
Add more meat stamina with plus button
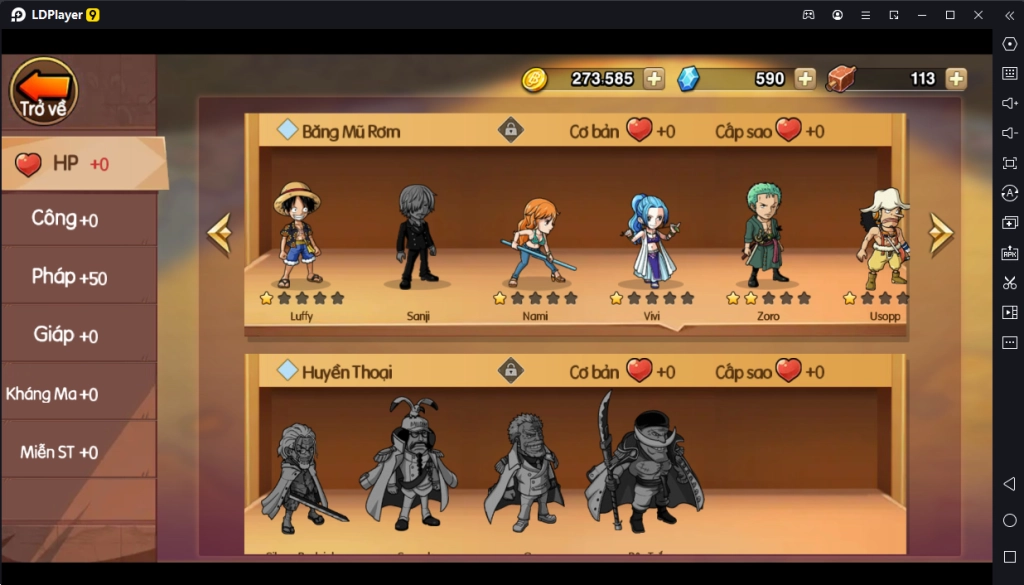coord(956,79)
